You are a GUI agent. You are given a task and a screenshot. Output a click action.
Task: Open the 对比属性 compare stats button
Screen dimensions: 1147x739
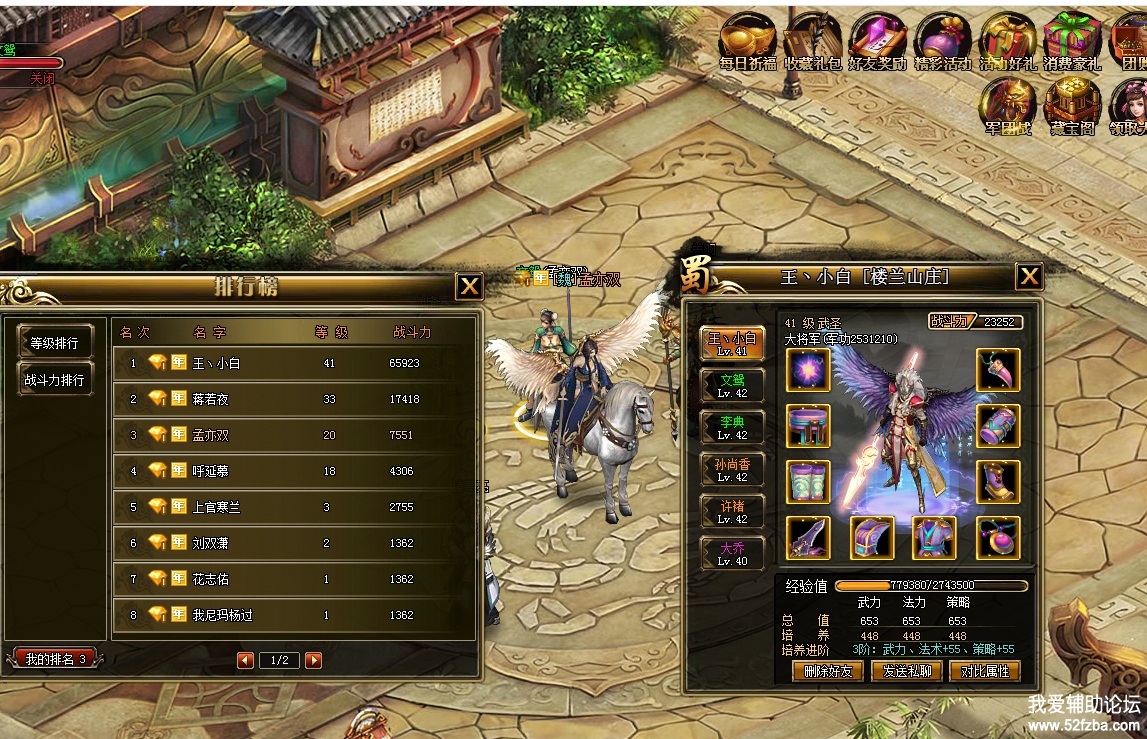(x=984, y=671)
